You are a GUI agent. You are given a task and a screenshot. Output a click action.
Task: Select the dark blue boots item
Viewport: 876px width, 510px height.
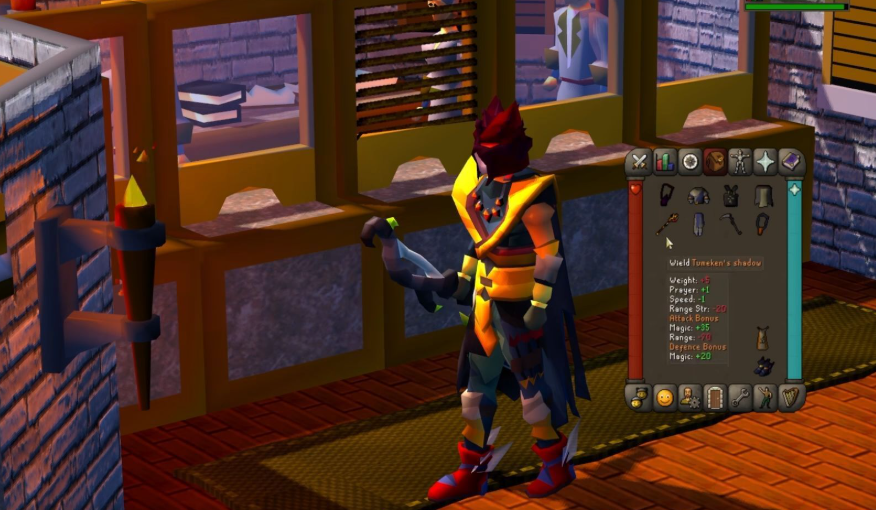click(x=764, y=366)
